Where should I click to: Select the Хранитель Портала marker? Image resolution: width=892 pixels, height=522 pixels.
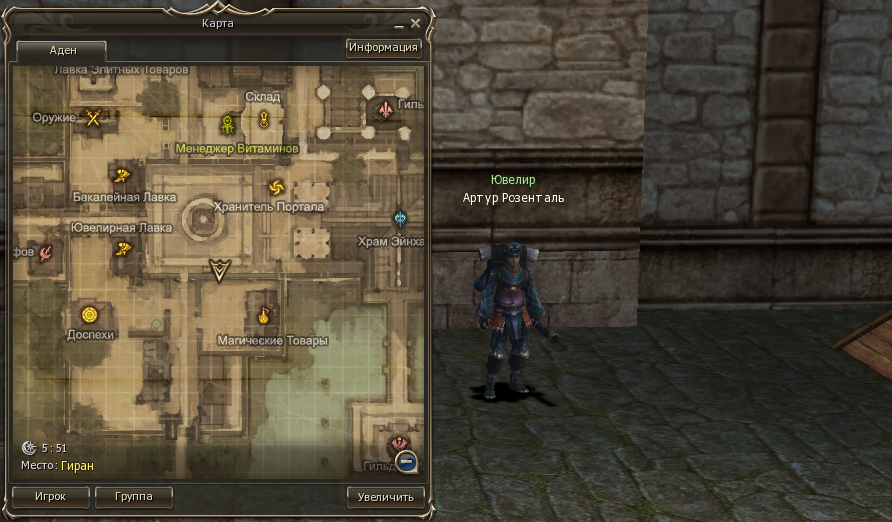pyautogui.click(x=276, y=187)
